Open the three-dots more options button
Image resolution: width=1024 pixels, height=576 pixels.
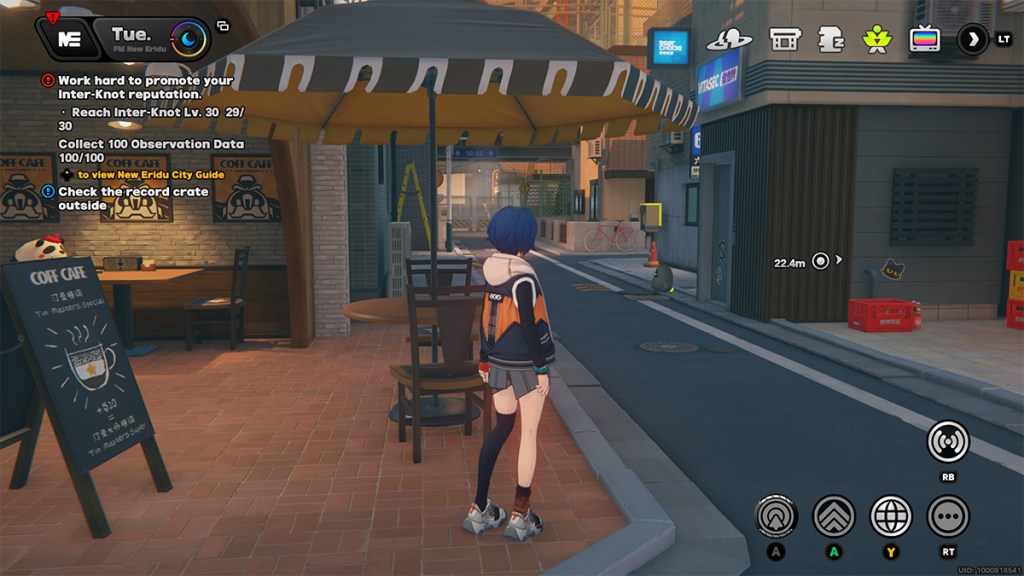948,516
